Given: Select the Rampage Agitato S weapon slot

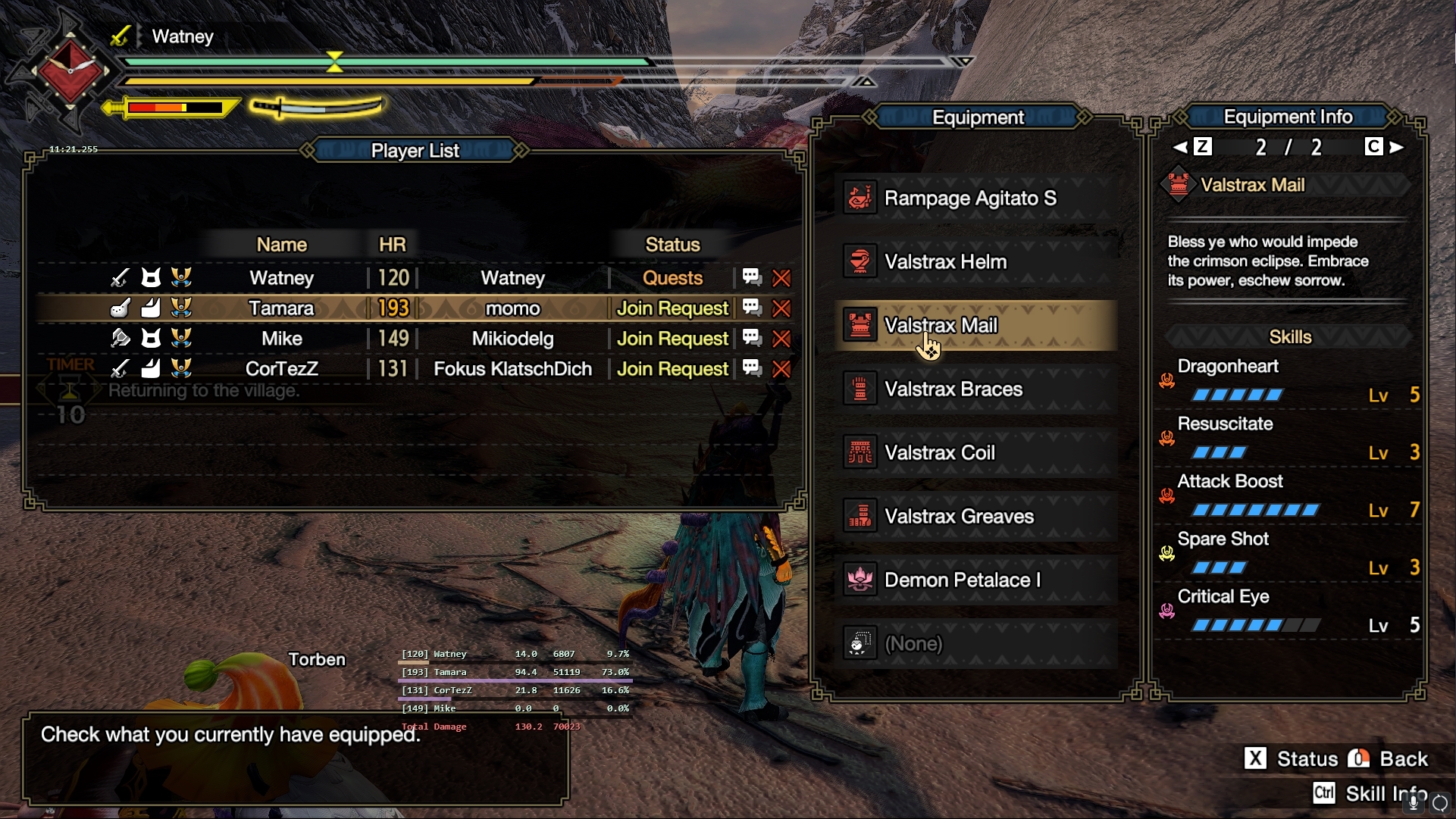Looking at the screenshot, I should pyautogui.click(x=976, y=198).
